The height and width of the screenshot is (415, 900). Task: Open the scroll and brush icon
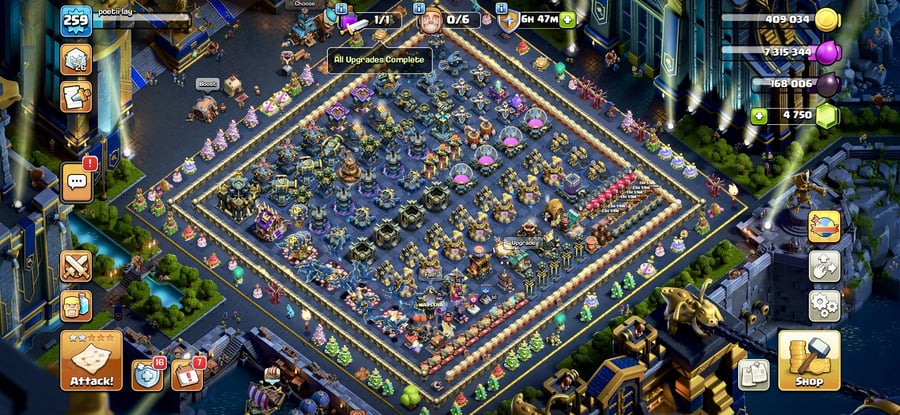pyautogui.click(x=76, y=97)
